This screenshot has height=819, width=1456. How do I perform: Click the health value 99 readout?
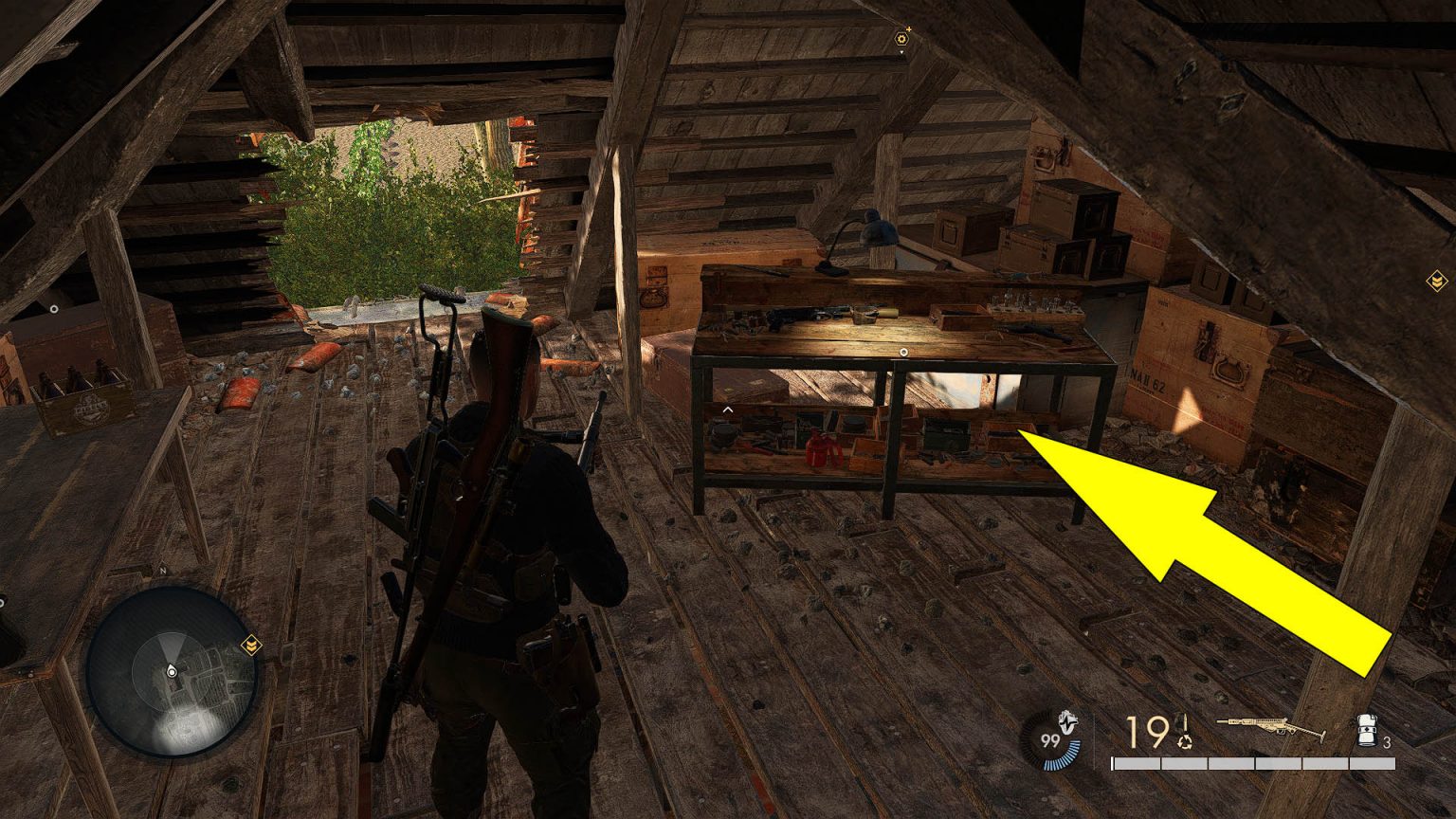tap(1049, 738)
